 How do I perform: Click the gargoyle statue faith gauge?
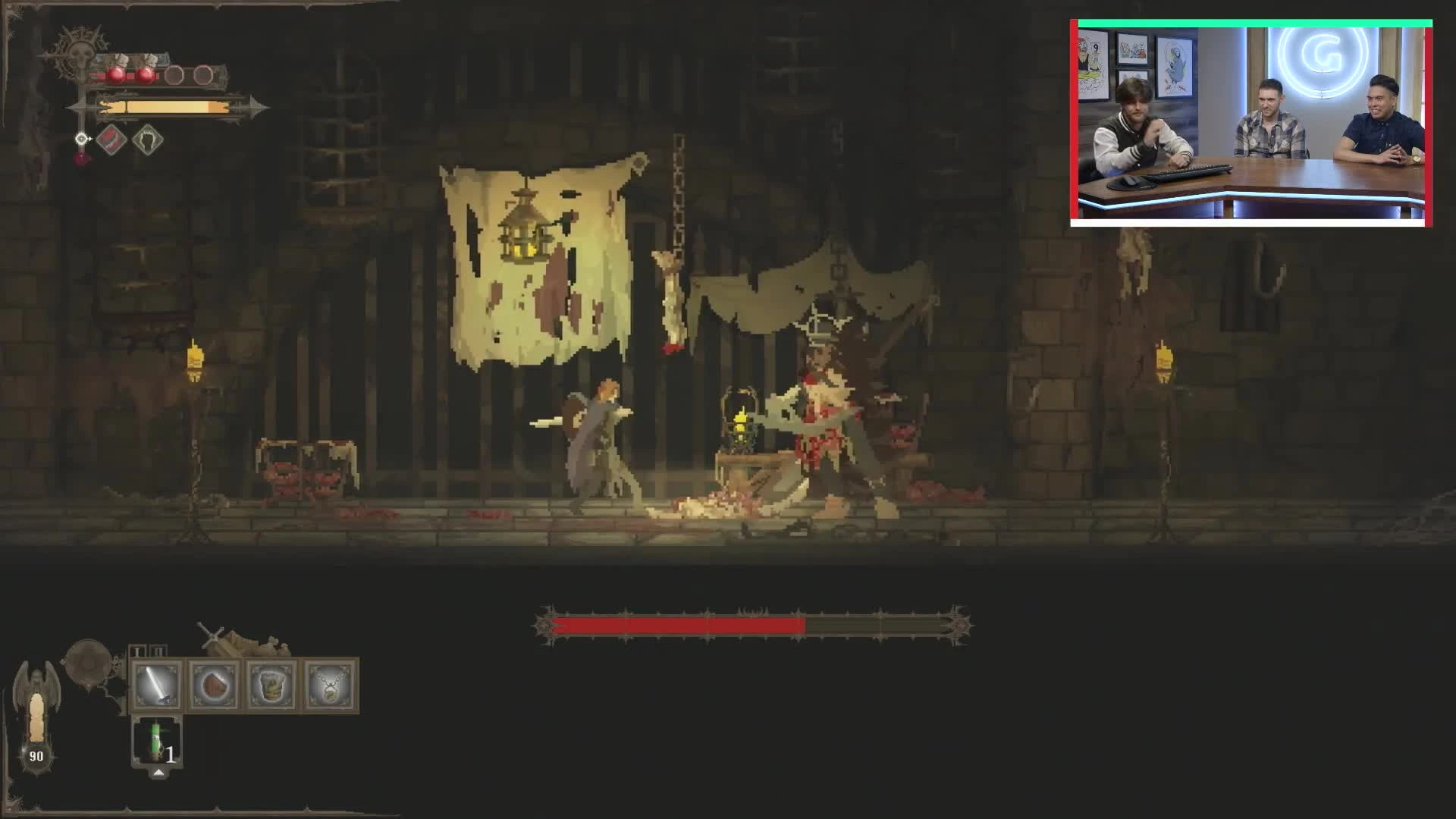(37, 698)
